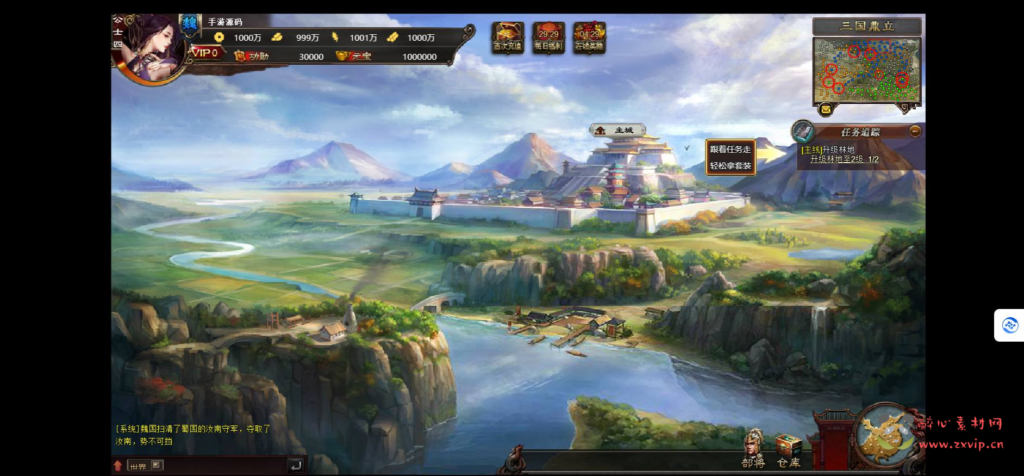This screenshot has height=476, width=1024.
Task: Click the golden dragon emblem button
Action: [x=887, y=436]
